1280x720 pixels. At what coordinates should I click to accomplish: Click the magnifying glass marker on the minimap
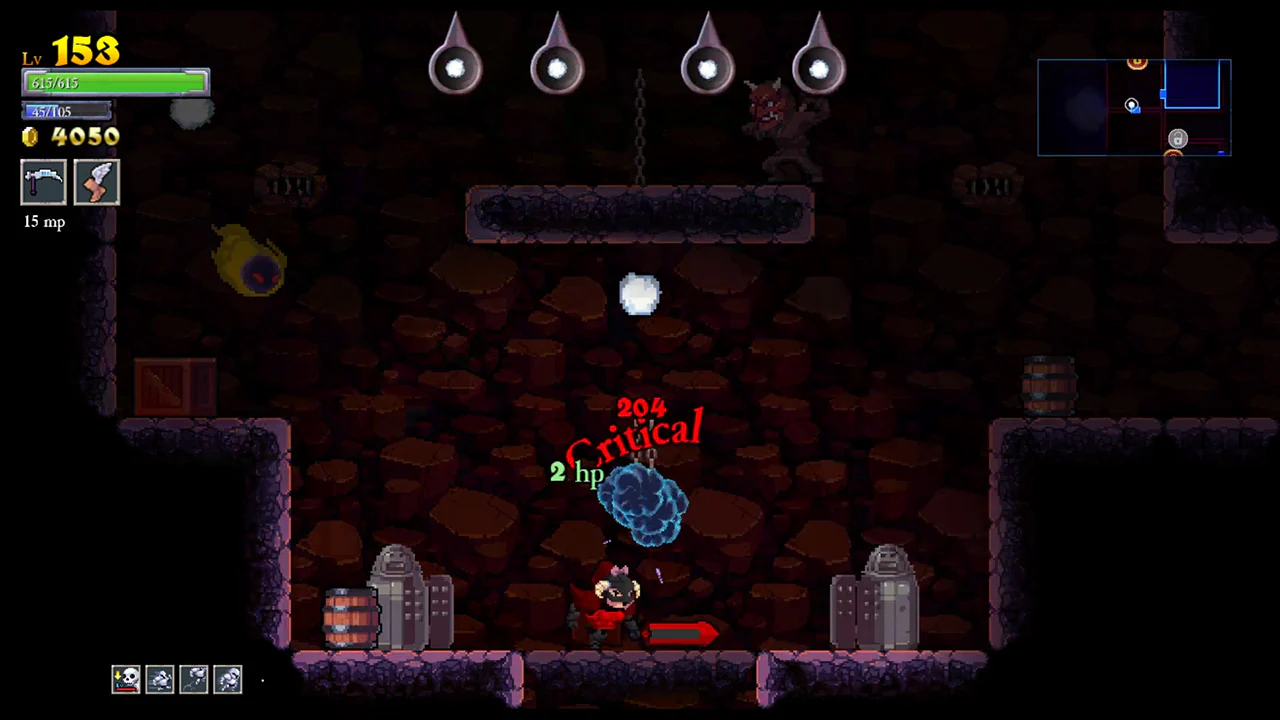1131,104
